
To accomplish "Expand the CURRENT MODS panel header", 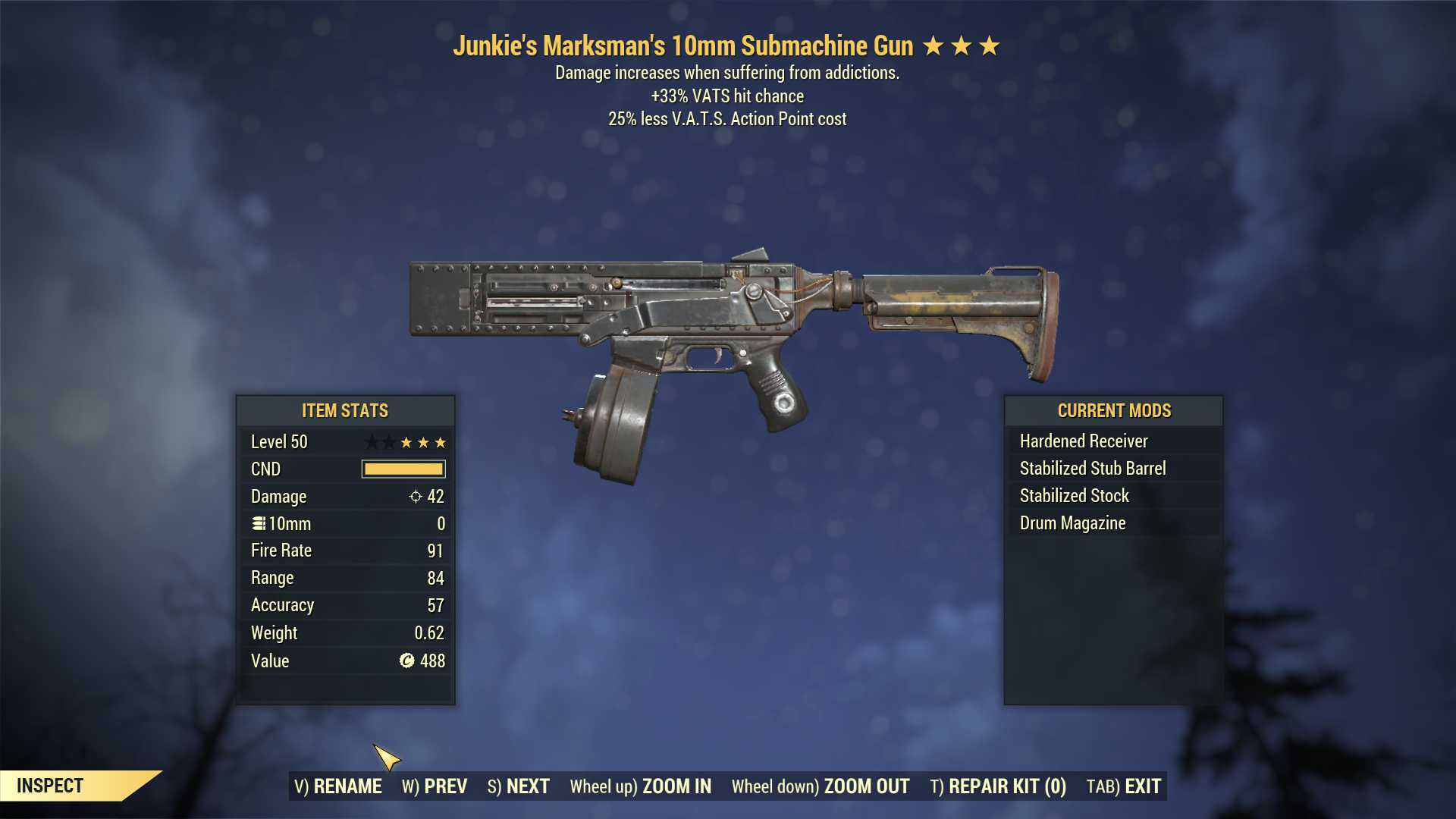I will [1114, 410].
